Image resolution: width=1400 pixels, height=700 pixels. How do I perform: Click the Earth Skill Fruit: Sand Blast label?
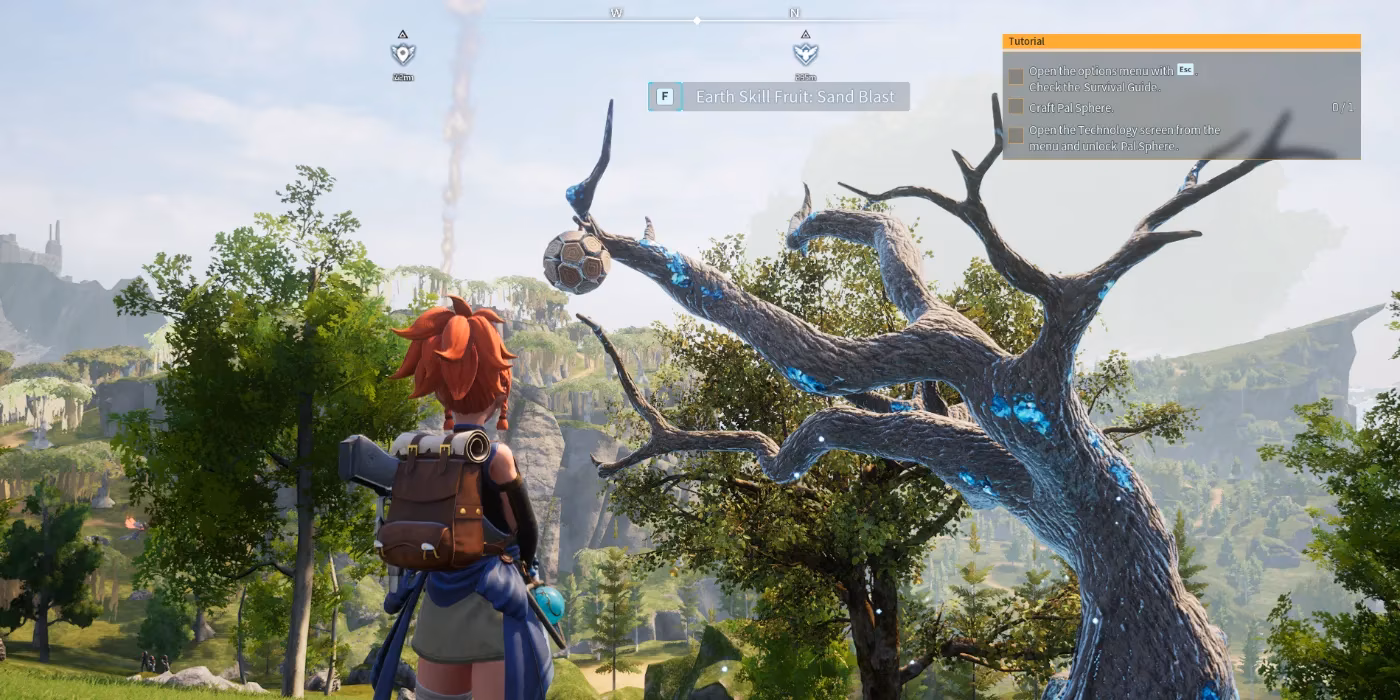click(x=796, y=97)
